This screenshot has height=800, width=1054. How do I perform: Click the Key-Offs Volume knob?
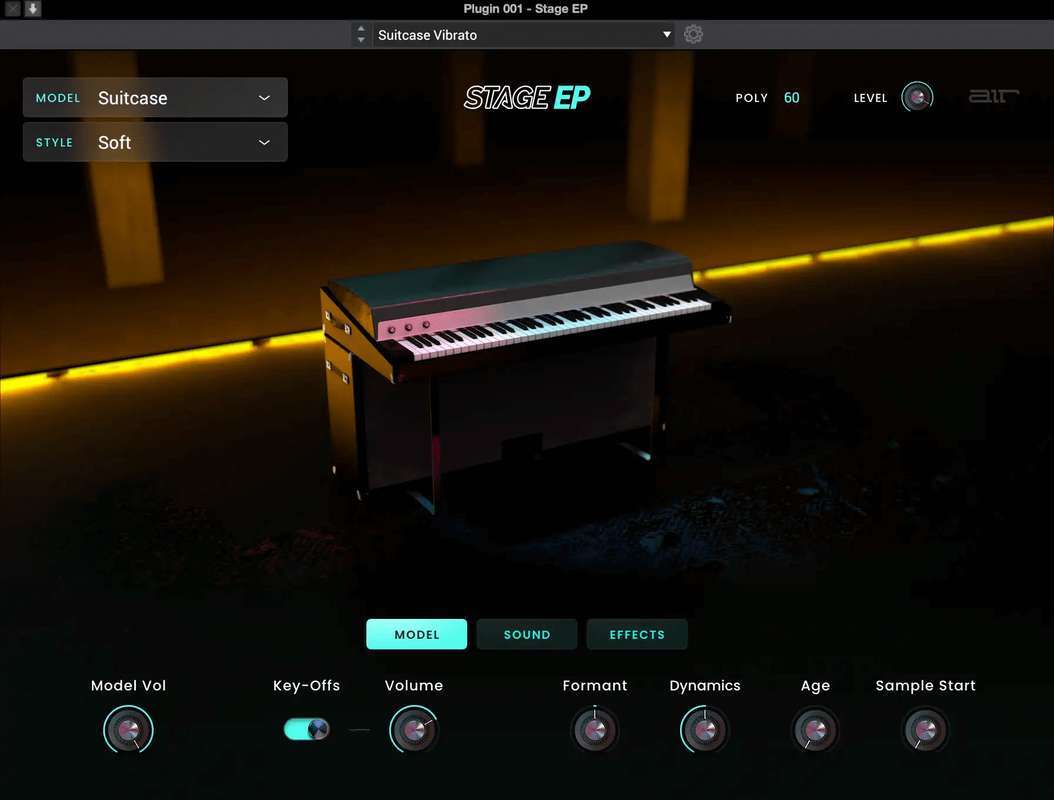pos(414,730)
